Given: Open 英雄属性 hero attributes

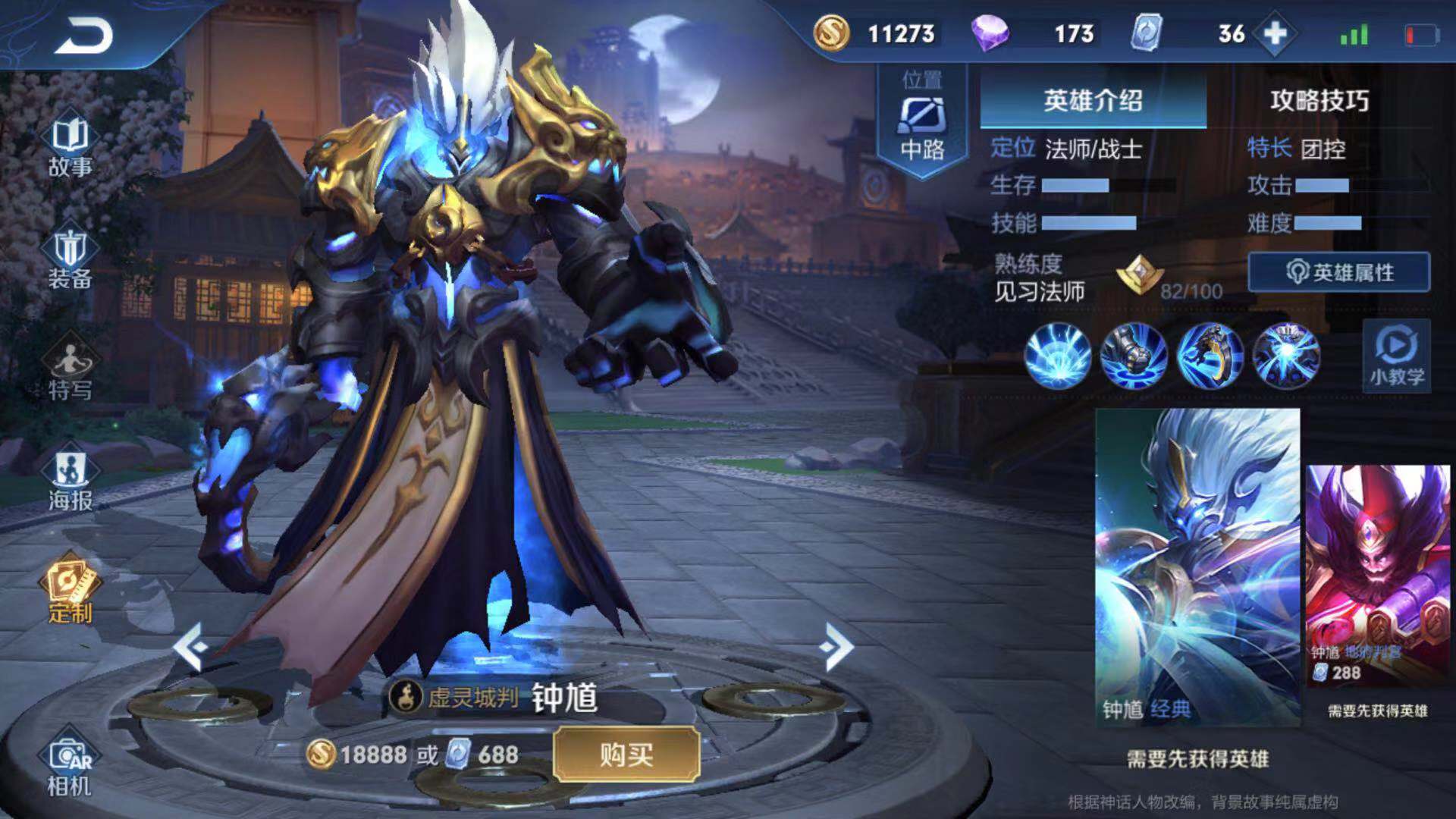Looking at the screenshot, I should [x=1339, y=272].
